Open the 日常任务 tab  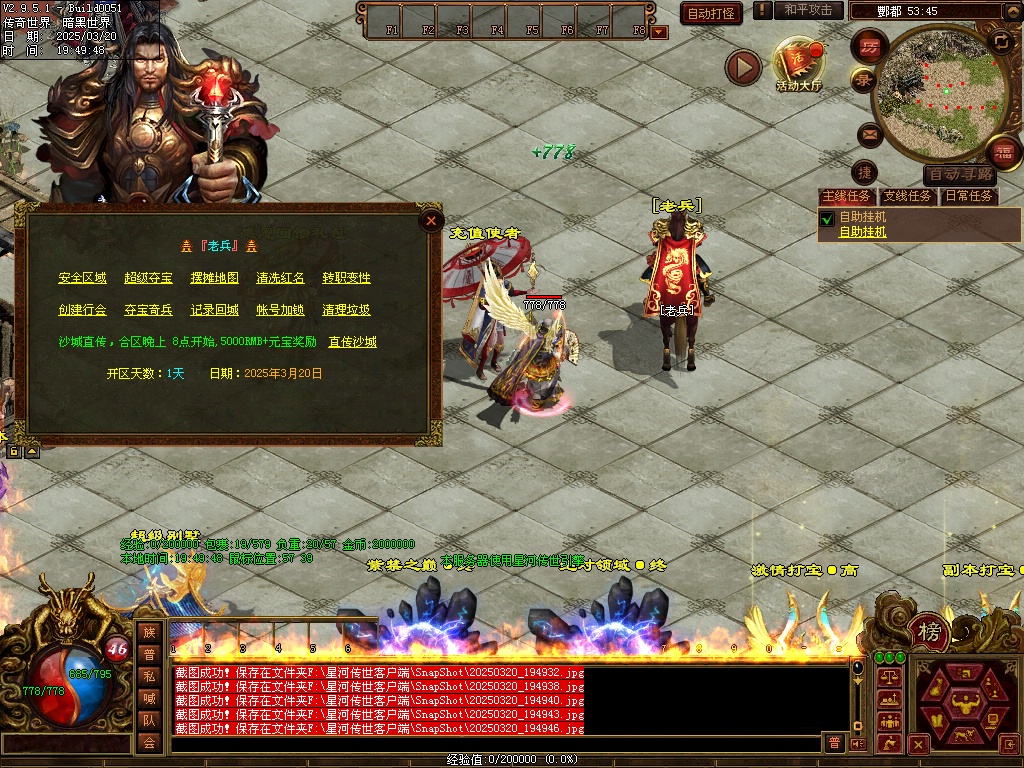(x=970, y=196)
